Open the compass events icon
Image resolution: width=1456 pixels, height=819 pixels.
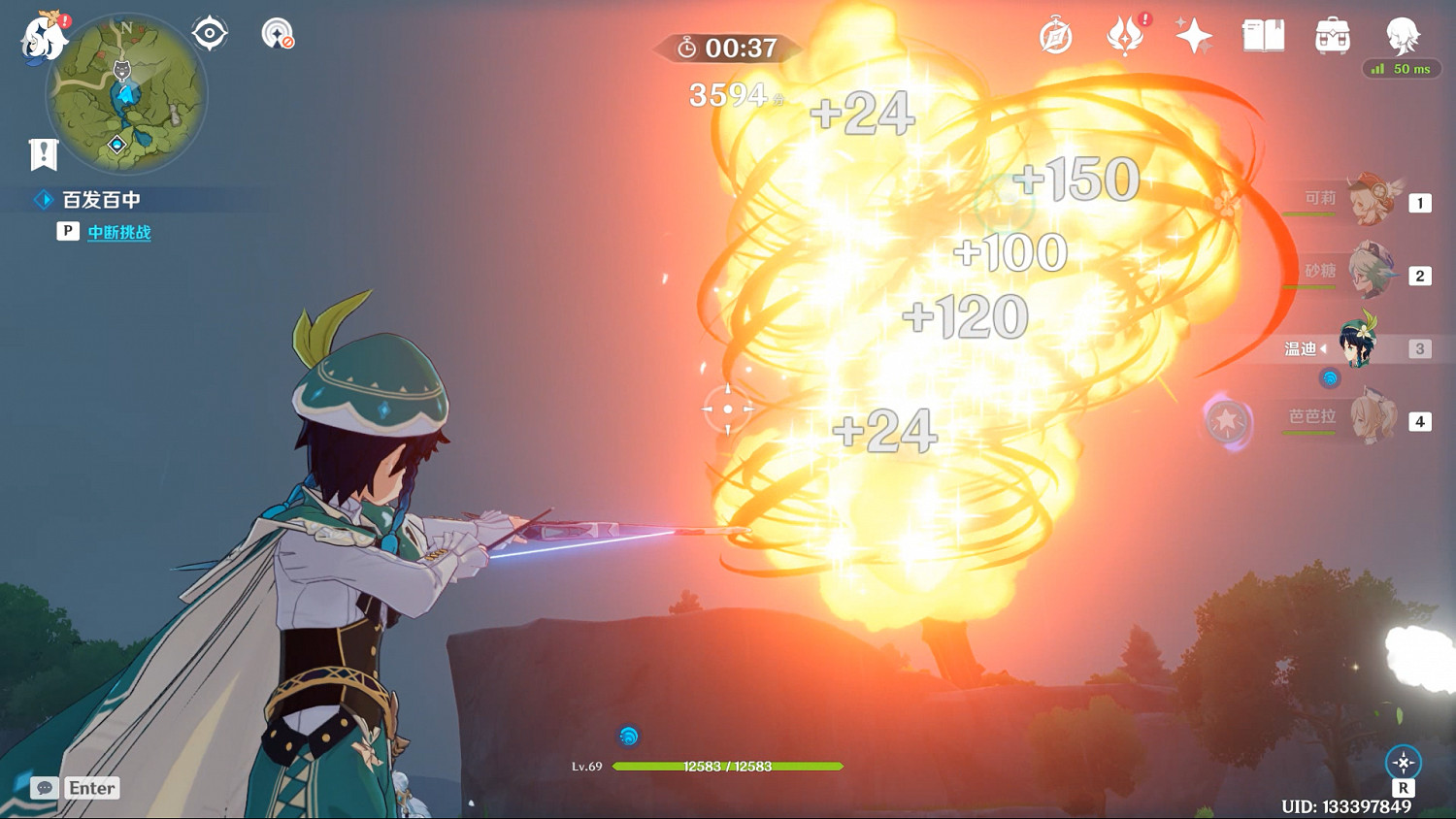click(1055, 37)
